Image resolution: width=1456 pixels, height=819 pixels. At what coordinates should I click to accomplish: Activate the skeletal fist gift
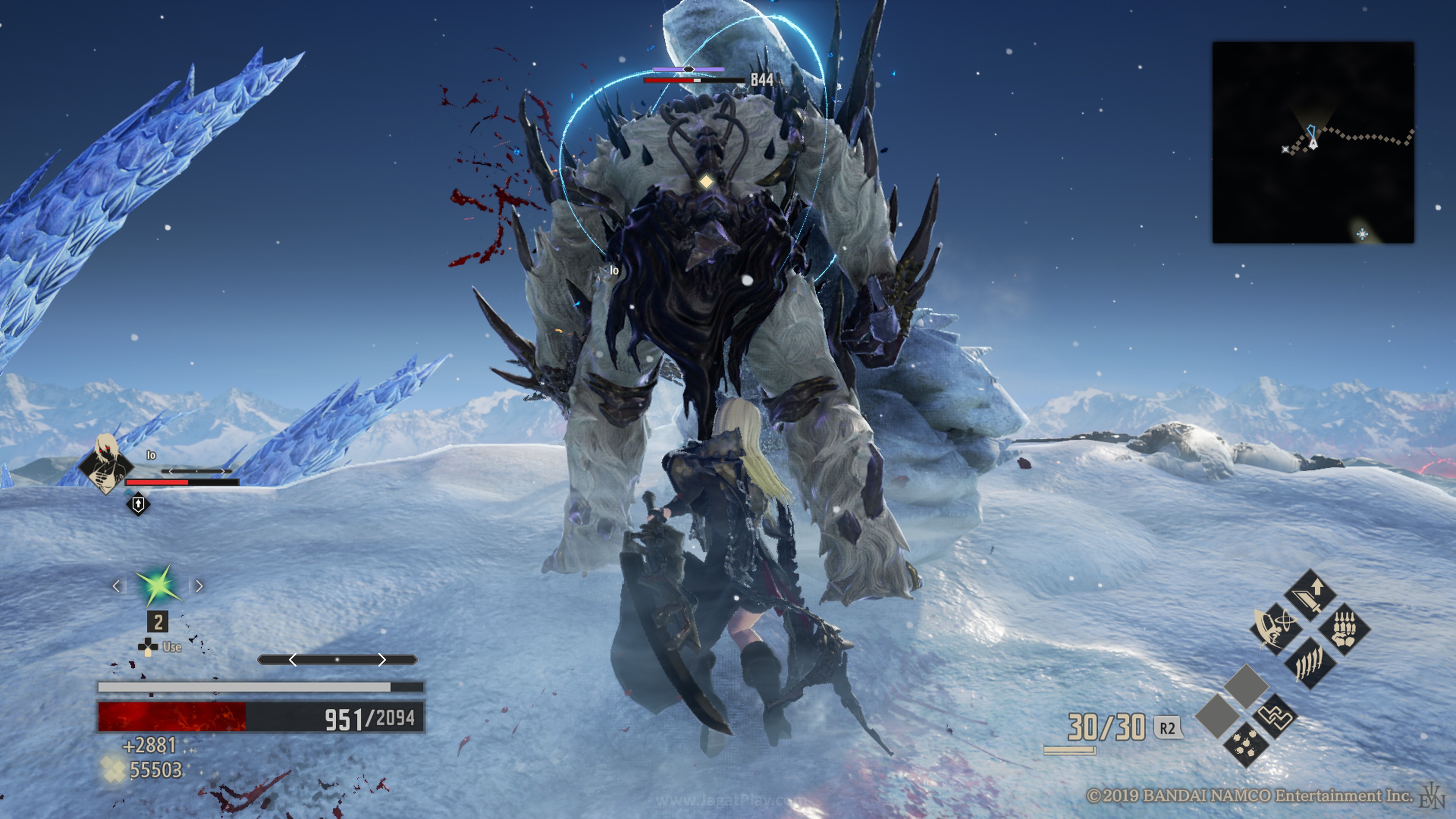pyautogui.click(x=1344, y=629)
